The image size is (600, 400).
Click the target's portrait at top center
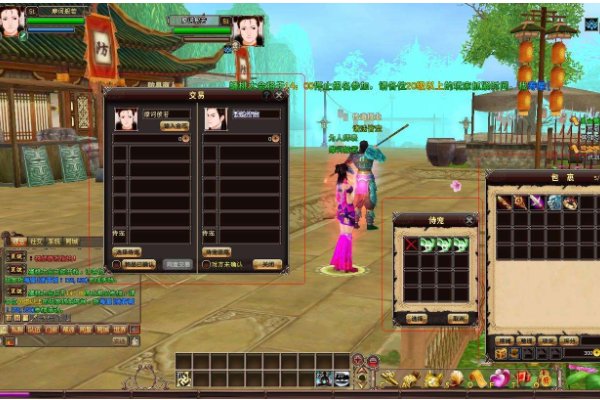[x=249, y=30]
